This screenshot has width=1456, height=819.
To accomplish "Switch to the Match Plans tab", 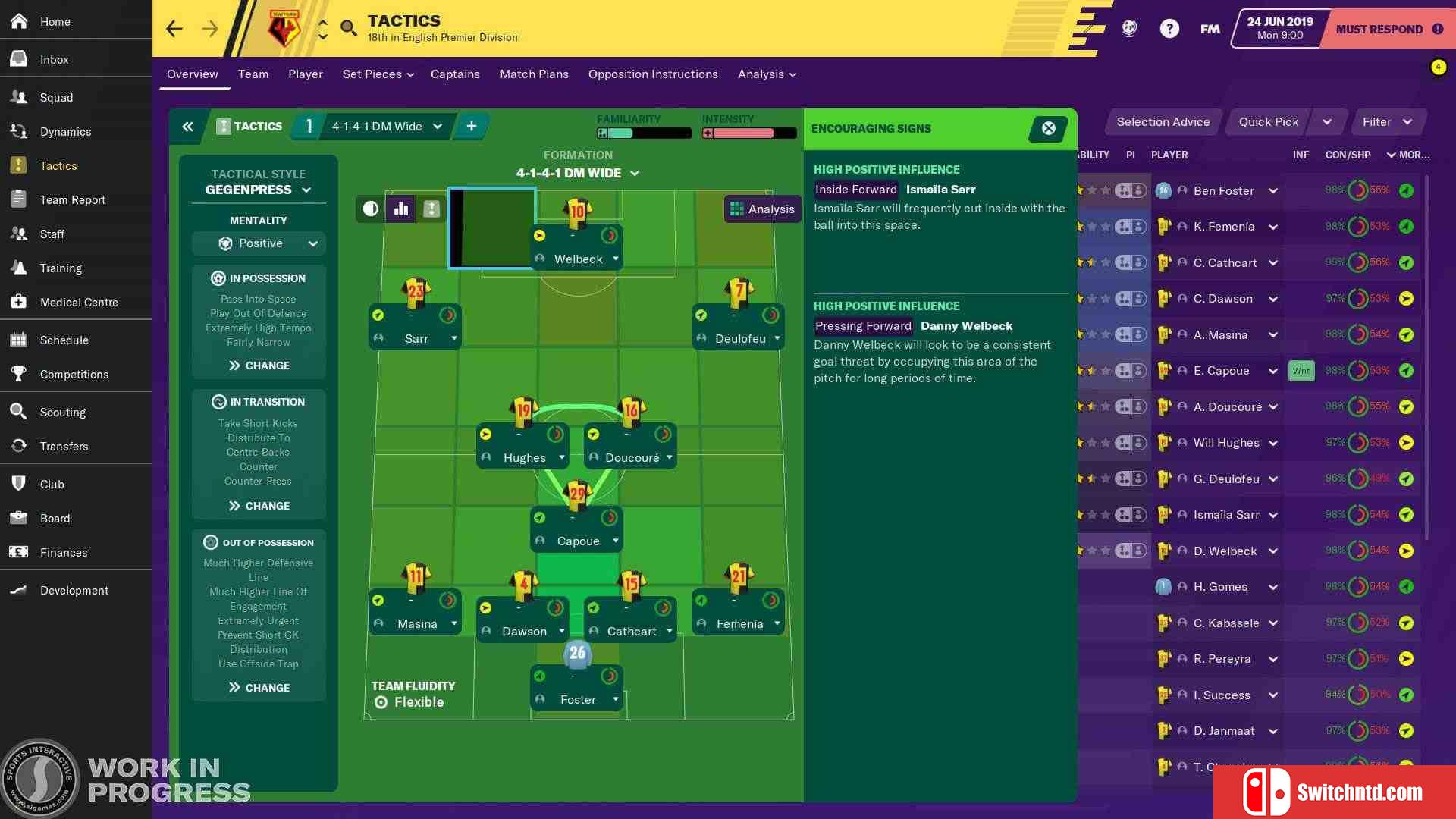I will click(534, 74).
